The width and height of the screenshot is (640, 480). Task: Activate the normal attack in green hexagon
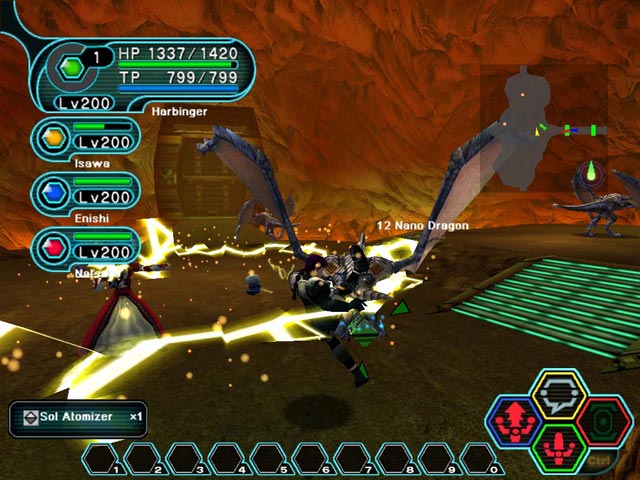[558, 446]
